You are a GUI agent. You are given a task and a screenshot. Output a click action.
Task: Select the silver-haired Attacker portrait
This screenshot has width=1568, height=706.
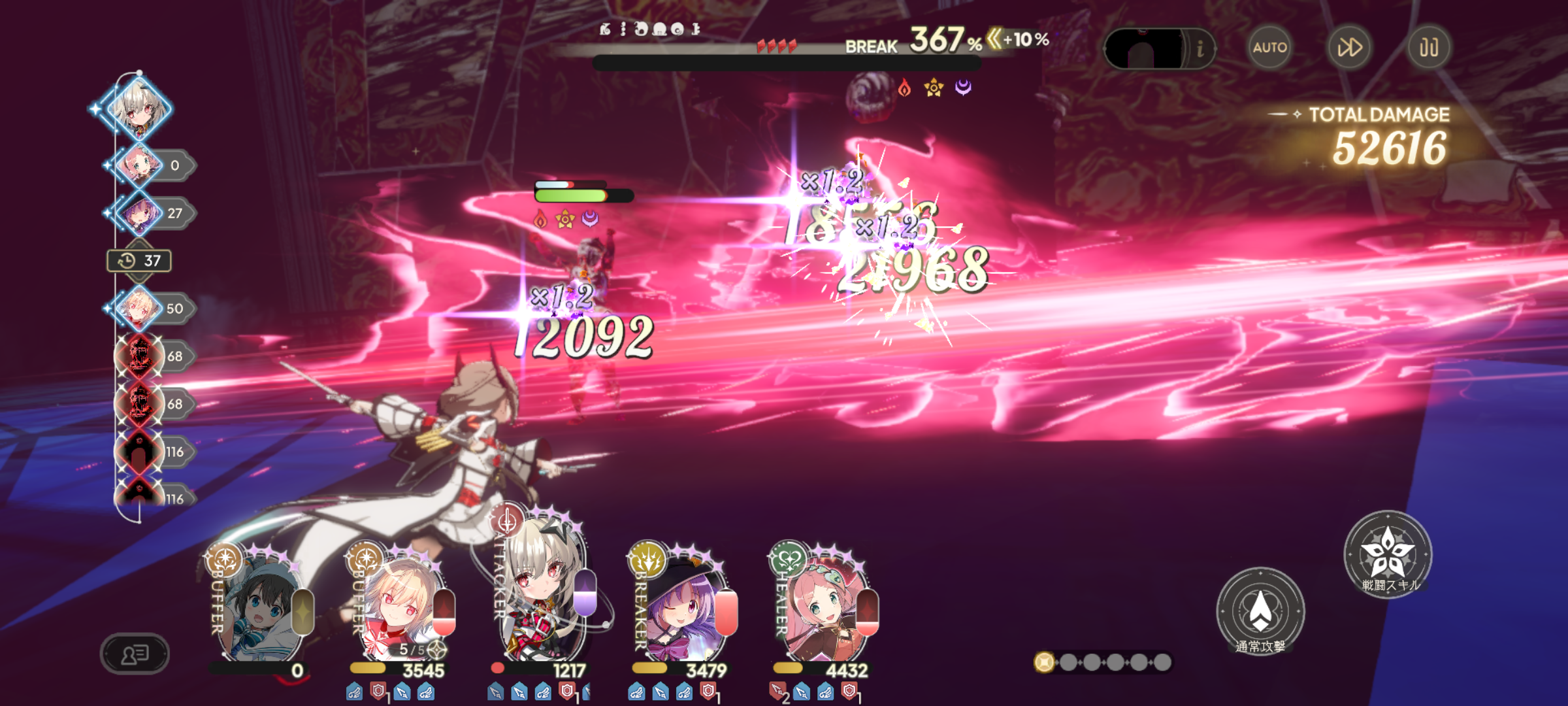(x=541, y=595)
